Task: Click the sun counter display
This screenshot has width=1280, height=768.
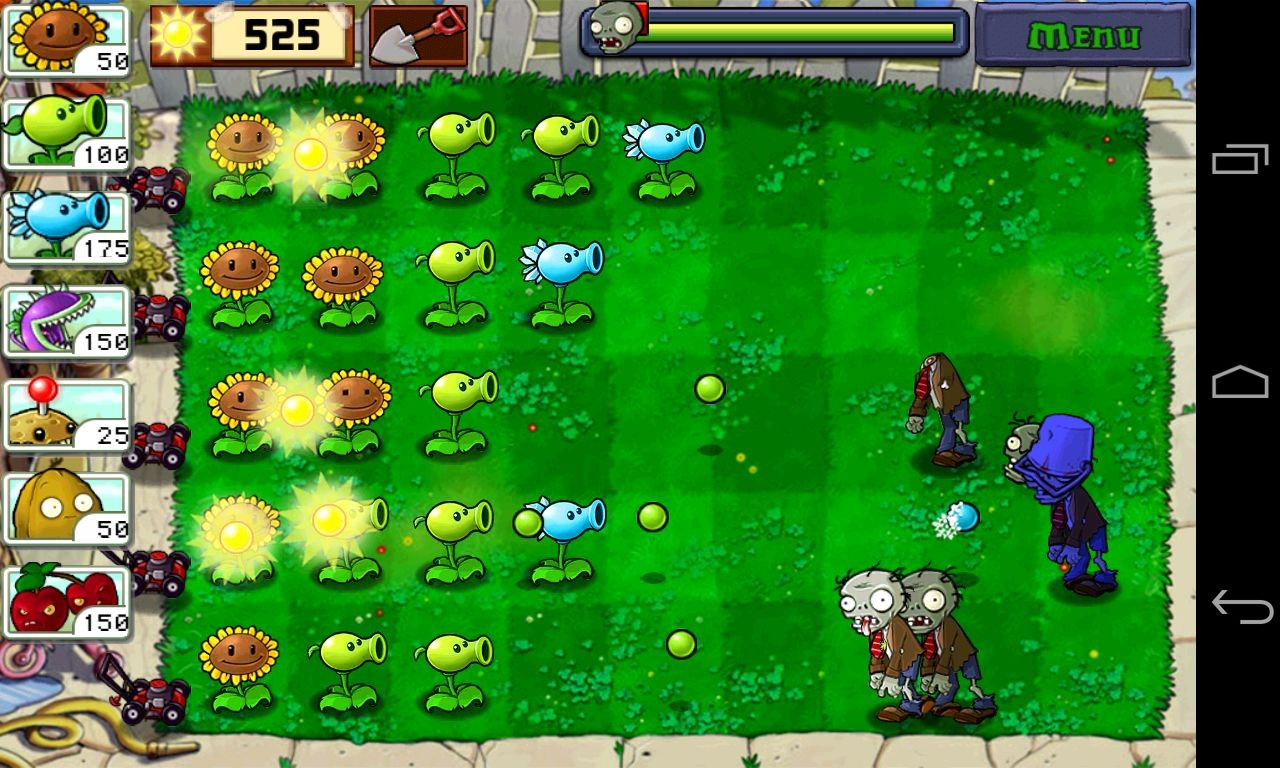Action: coord(250,33)
